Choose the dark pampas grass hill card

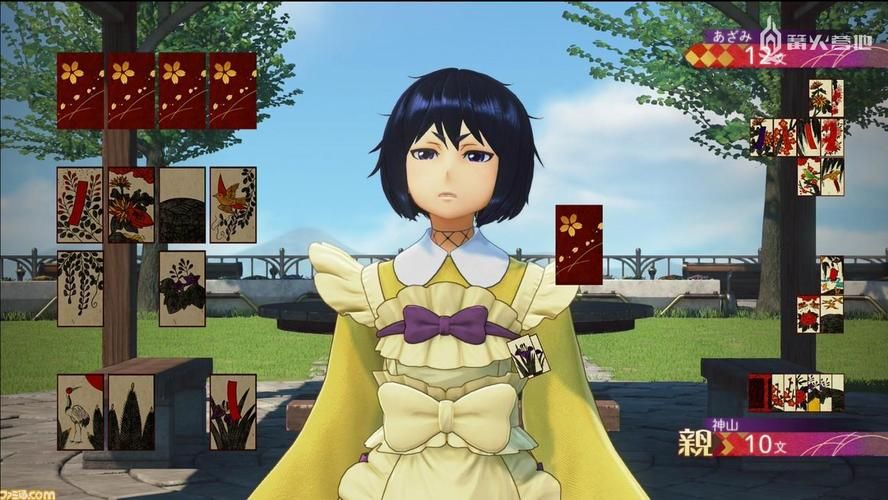click(182, 205)
